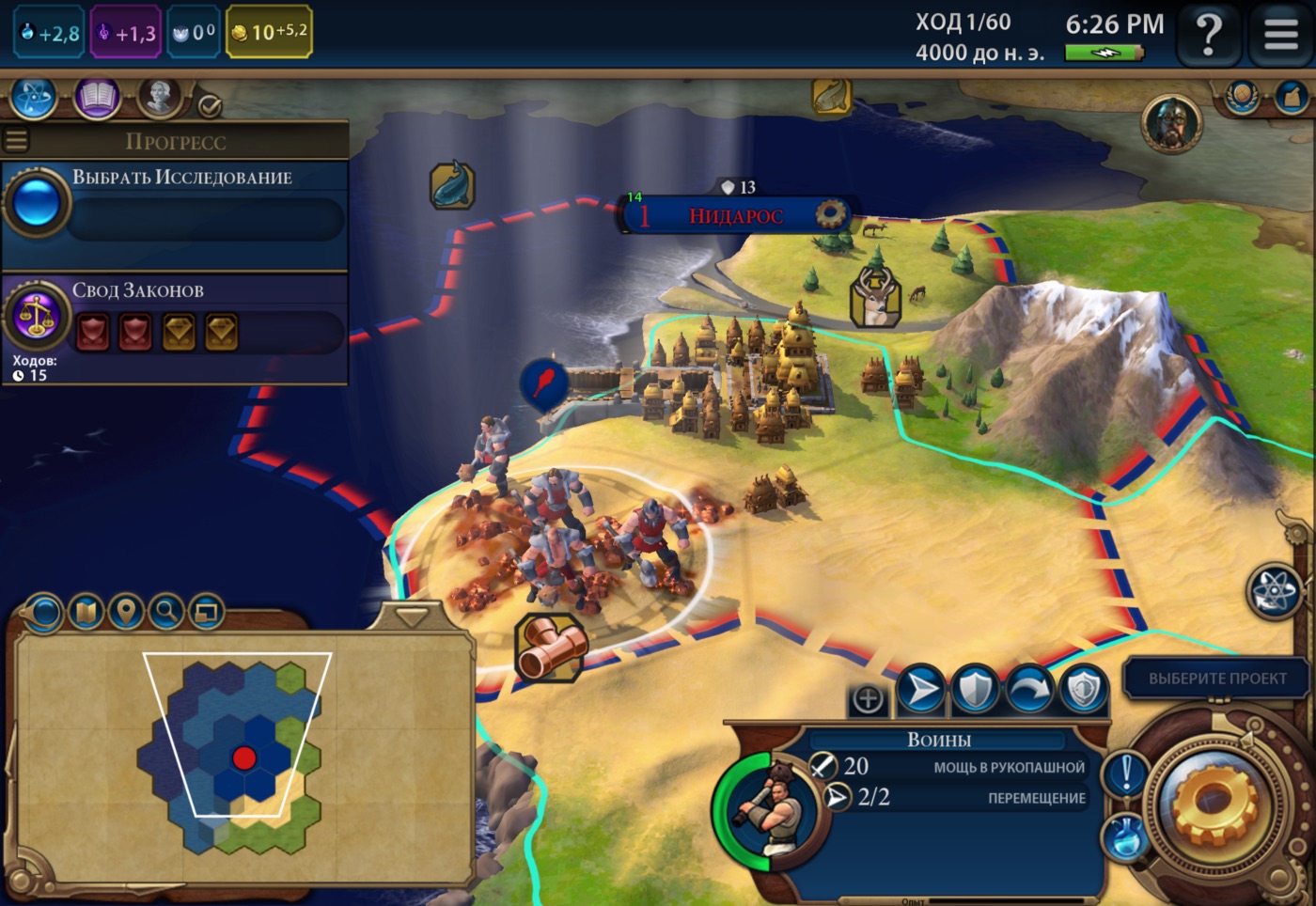1316x906 pixels.
Task: Toggle the minimap map-options folded map button
Action: click(x=86, y=613)
